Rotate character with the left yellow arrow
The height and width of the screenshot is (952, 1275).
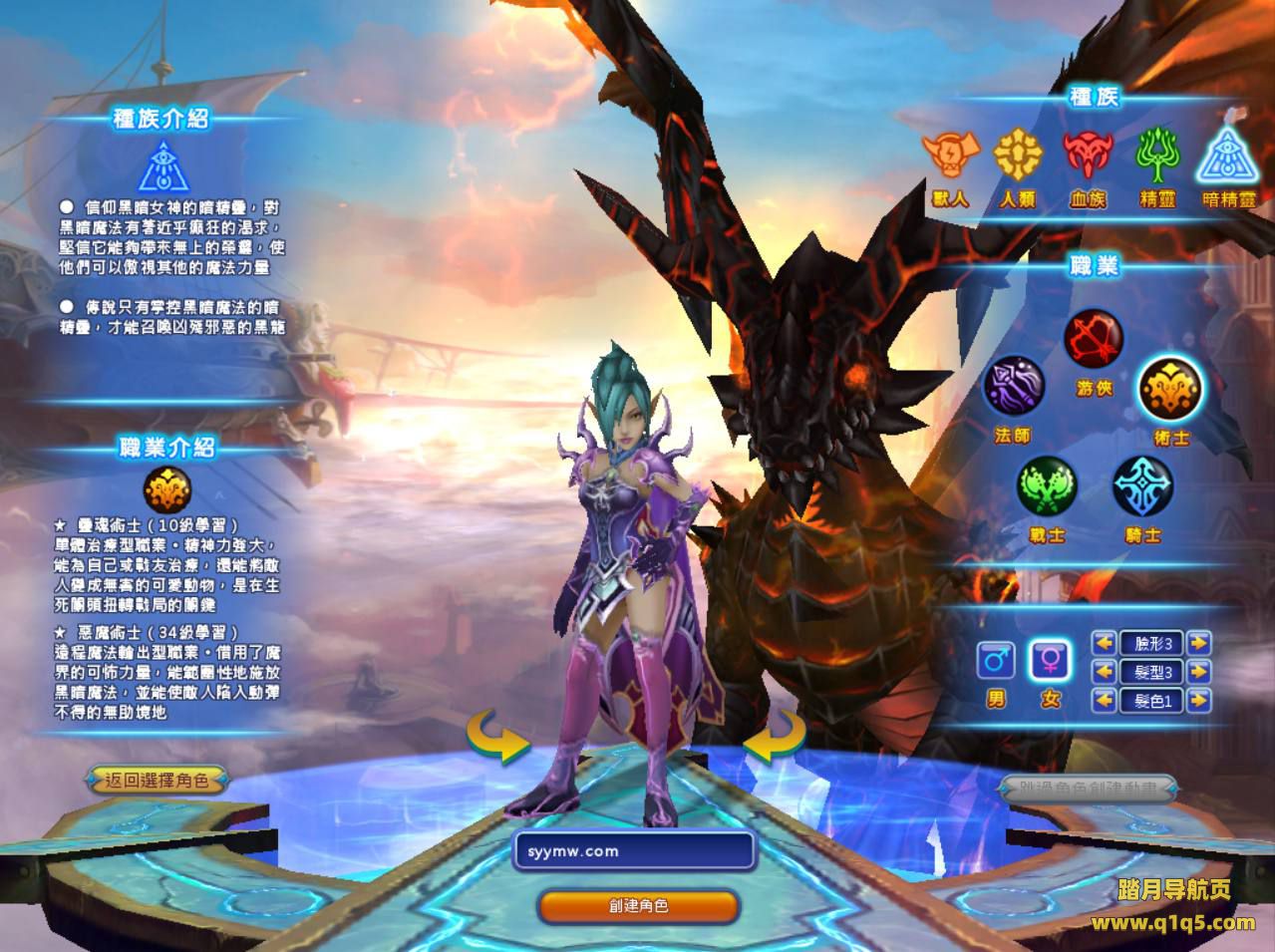pyautogui.click(x=498, y=736)
